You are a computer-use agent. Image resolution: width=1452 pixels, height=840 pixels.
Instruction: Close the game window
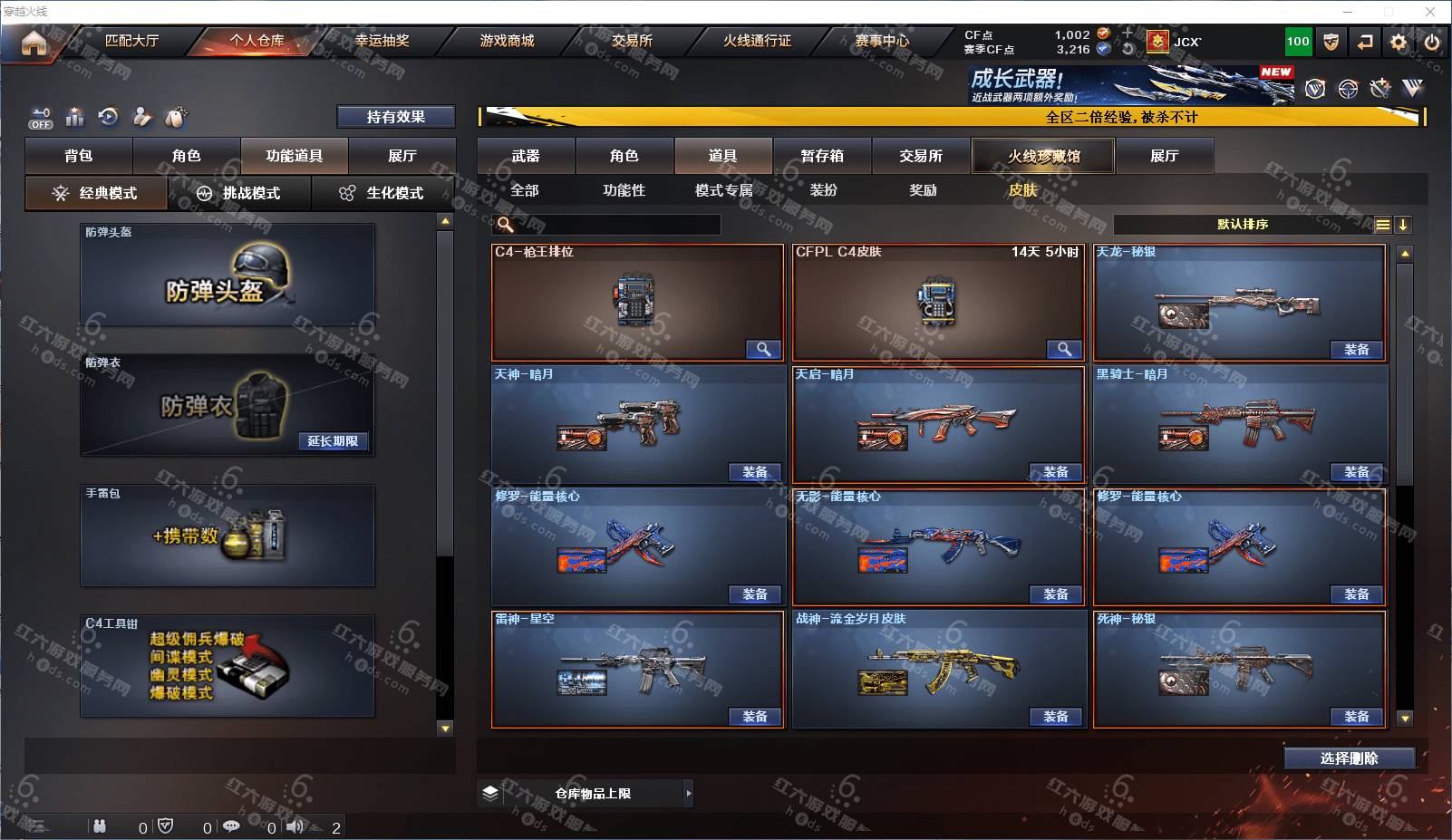[1430, 12]
